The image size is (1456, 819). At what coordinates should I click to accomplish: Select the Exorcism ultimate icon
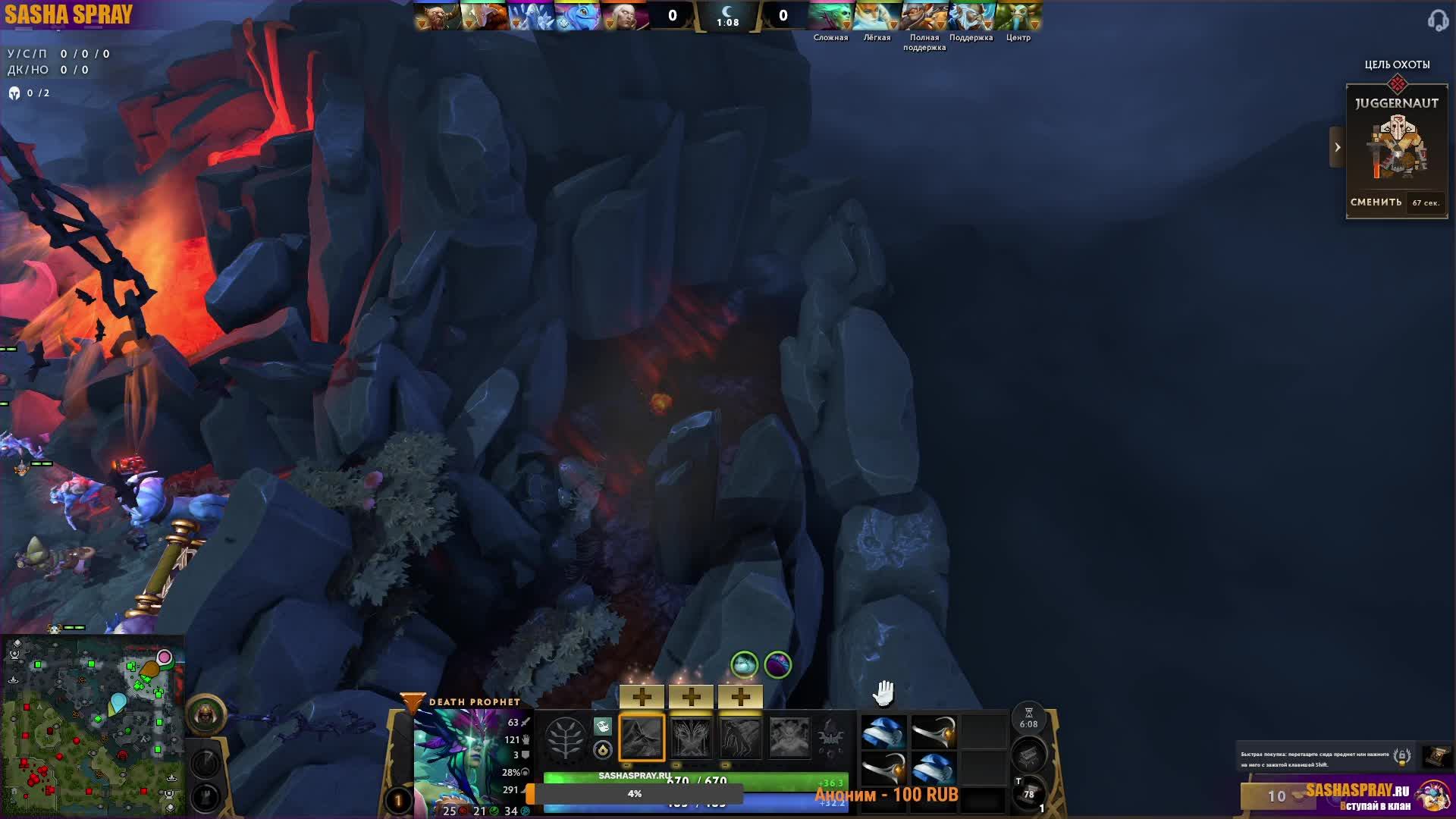789,737
